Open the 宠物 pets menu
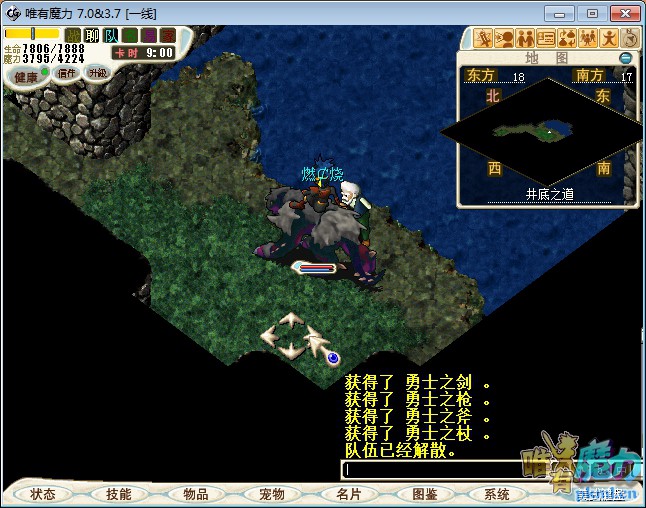Screen dimensions: 646x508 pyautogui.click(x=271, y=494)
